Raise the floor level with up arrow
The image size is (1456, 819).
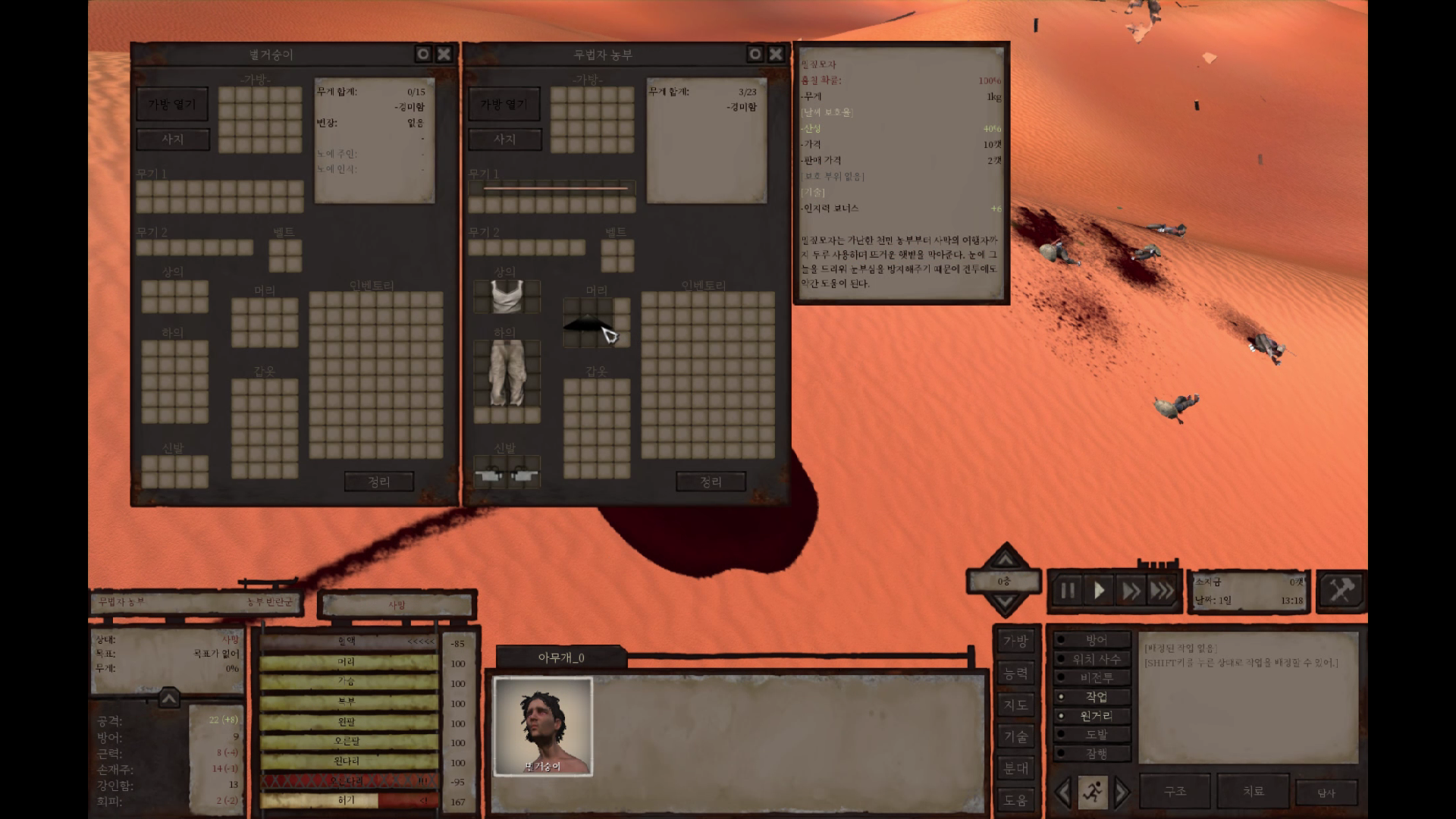1005,560
